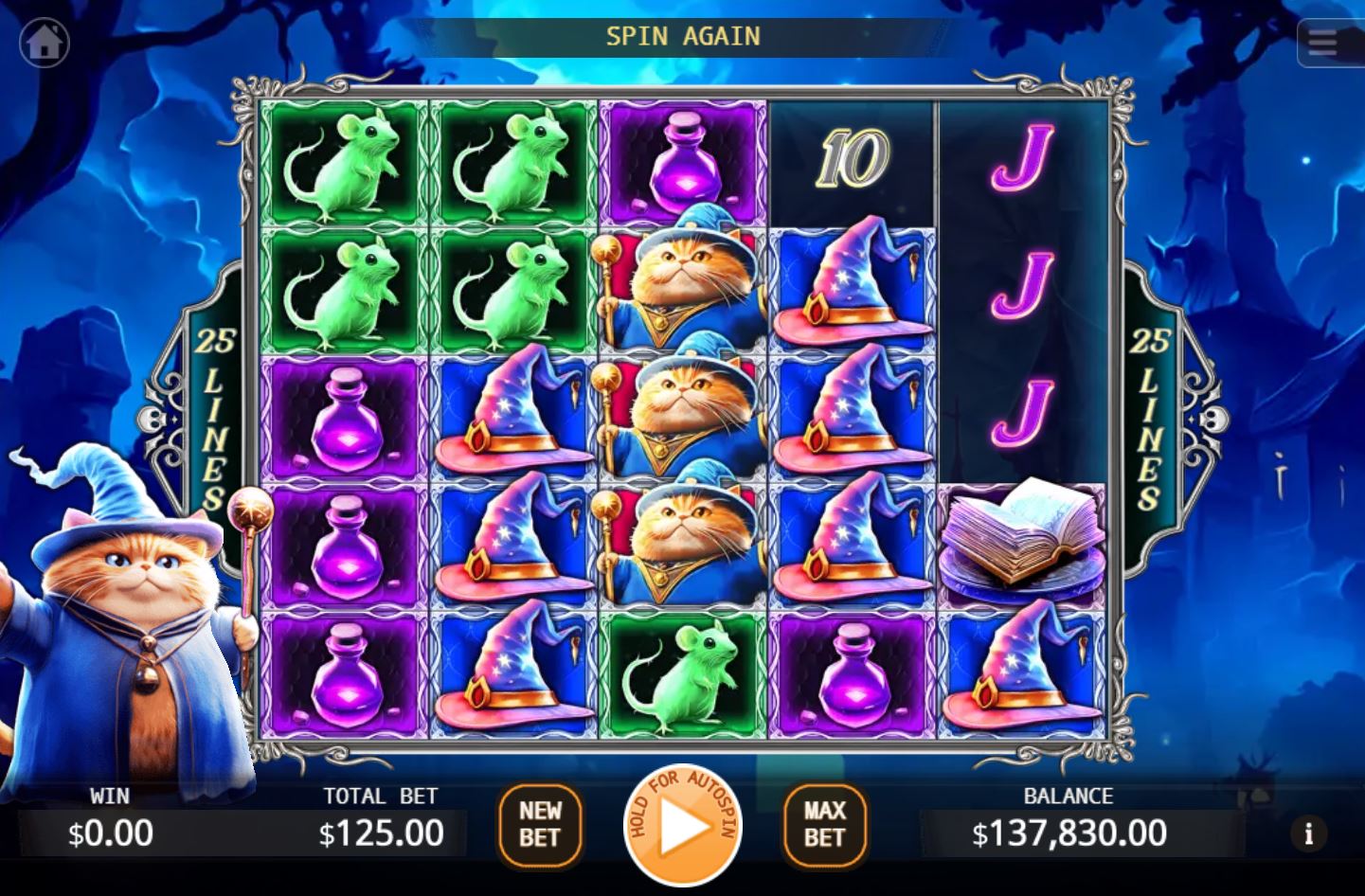Image resolution: width=1365 pixels, height=896 pixels.
Task: Click the SPIN AGAIN banner at the top
Action: pyautogui.click(x=682, y=36)
